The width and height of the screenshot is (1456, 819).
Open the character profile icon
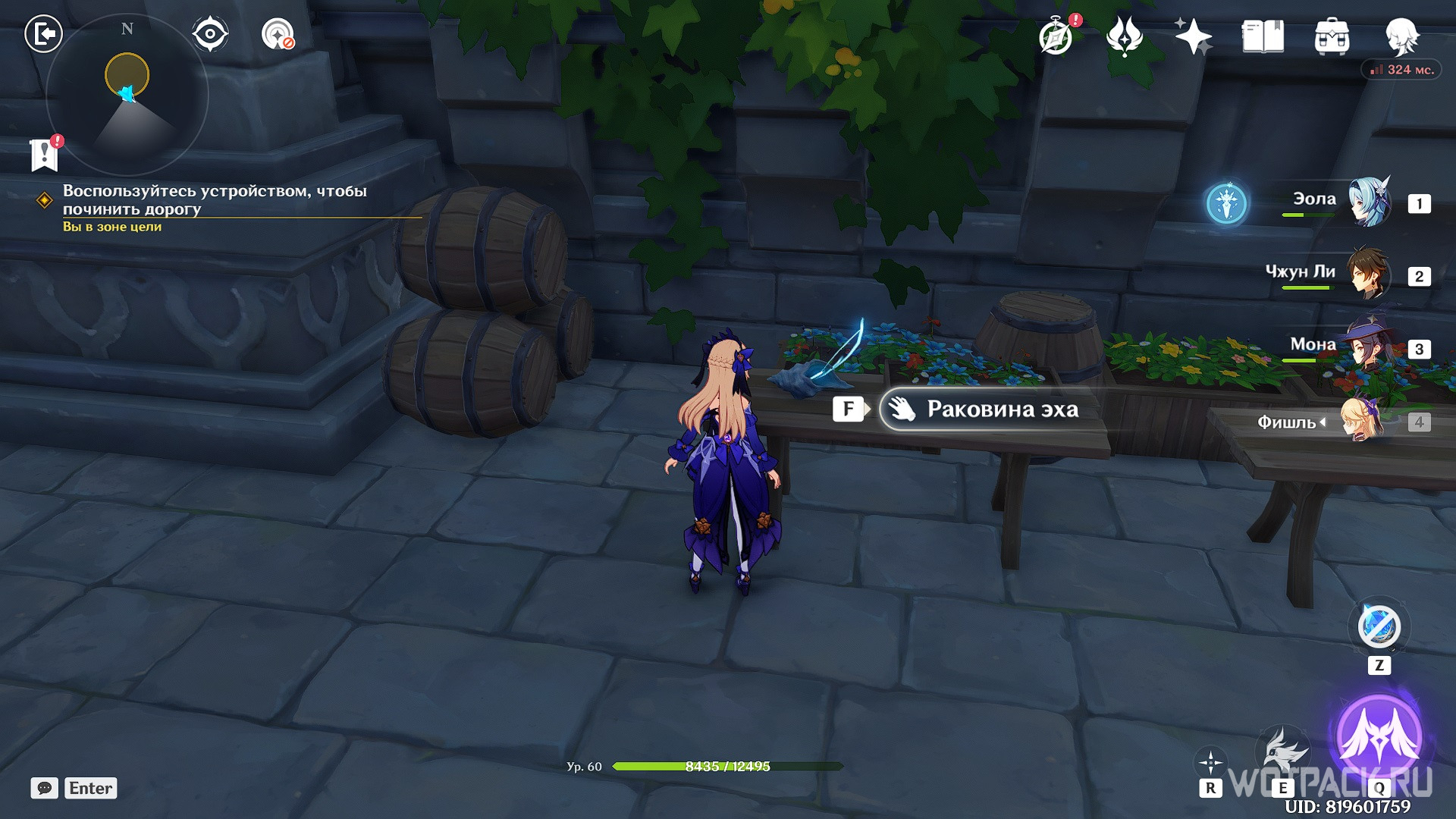pos(1401,36)
